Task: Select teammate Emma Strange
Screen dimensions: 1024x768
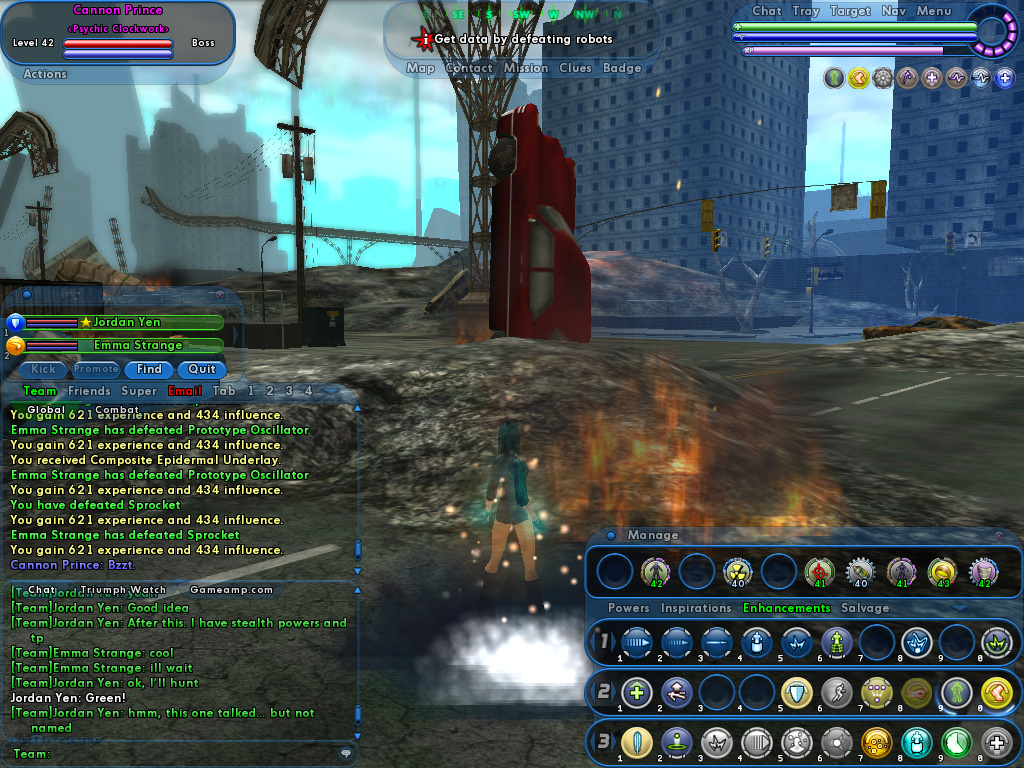Action: 138,345
